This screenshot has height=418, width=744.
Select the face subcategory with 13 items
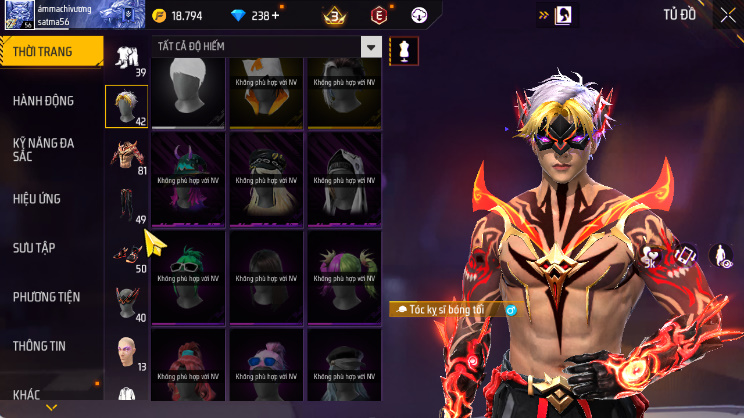(127, 350)
